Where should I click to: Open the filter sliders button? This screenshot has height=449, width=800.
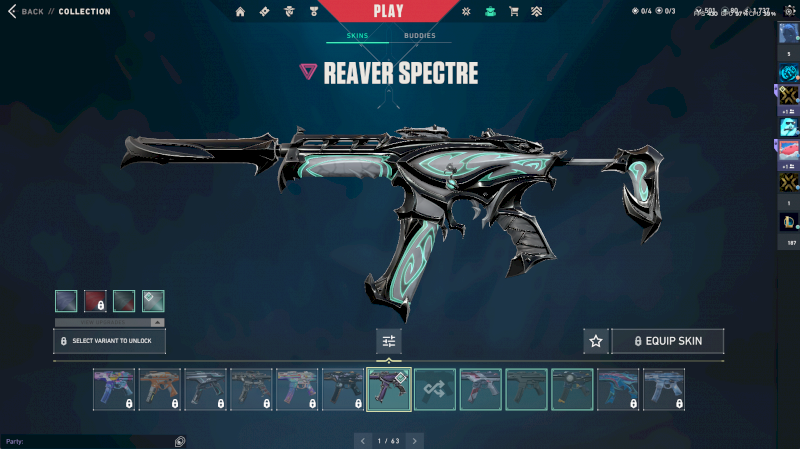389,341
